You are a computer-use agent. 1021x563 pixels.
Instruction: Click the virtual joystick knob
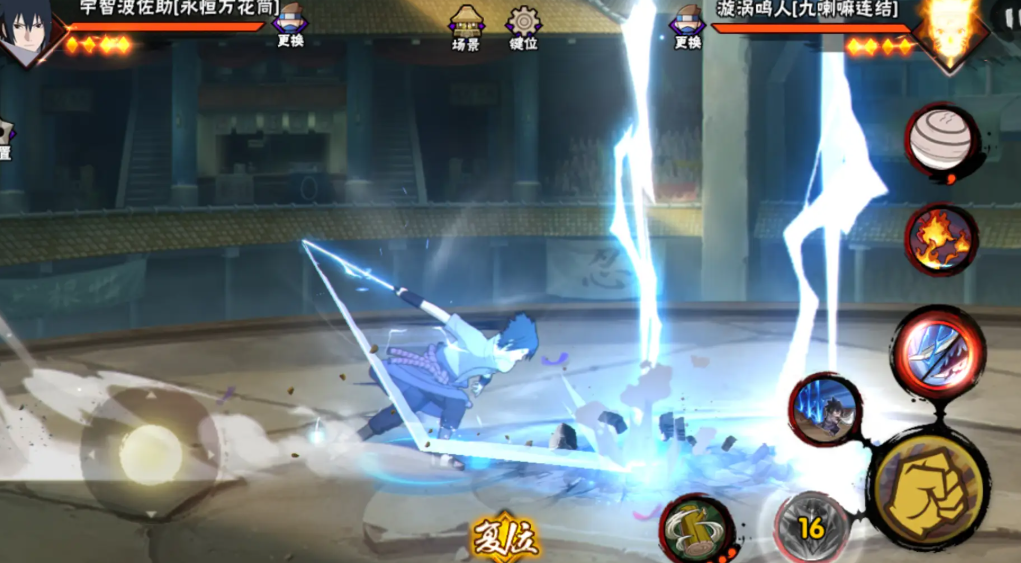[x=151, y=454]
